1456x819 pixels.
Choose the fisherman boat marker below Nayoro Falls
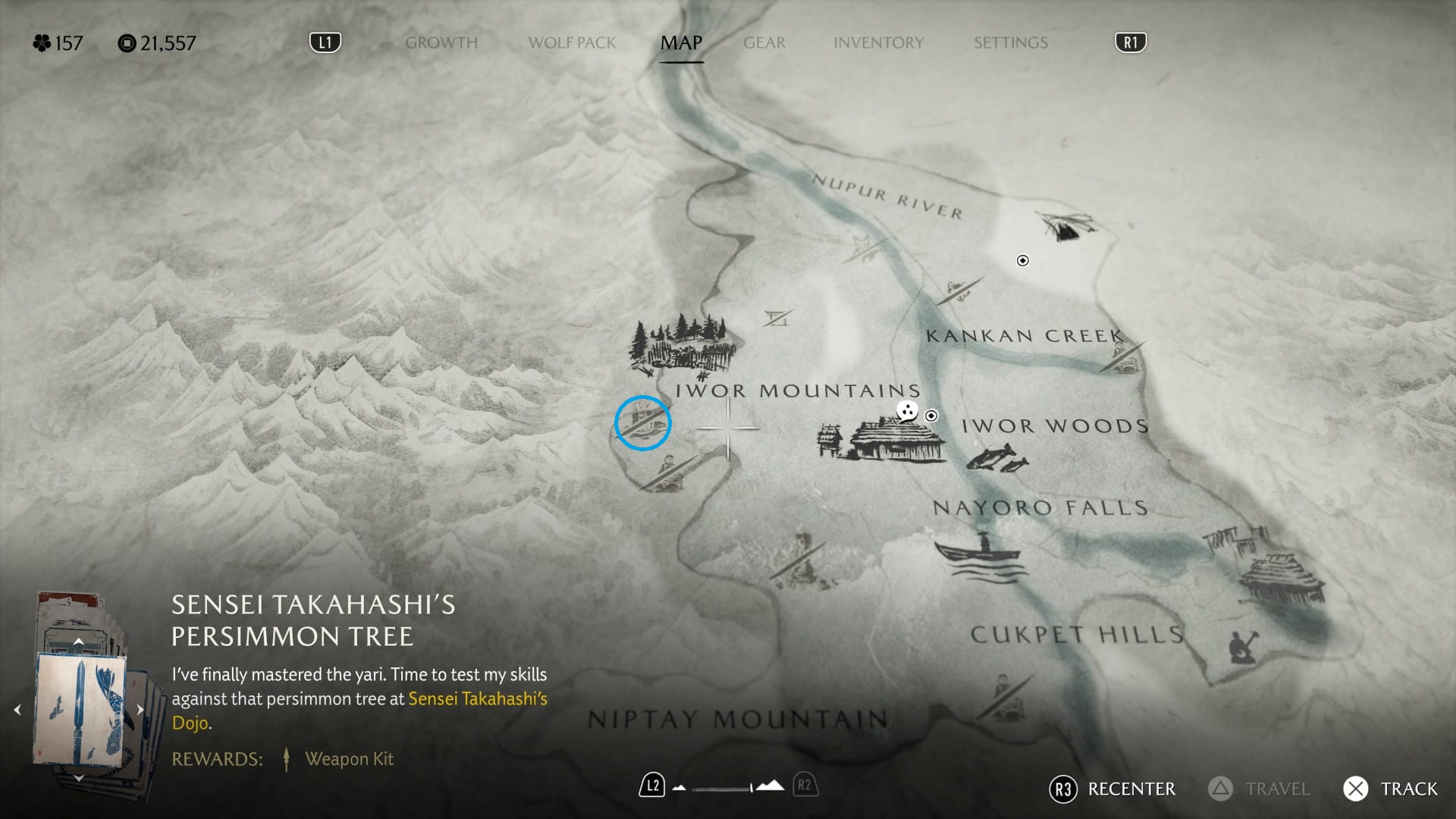(978, 557)
